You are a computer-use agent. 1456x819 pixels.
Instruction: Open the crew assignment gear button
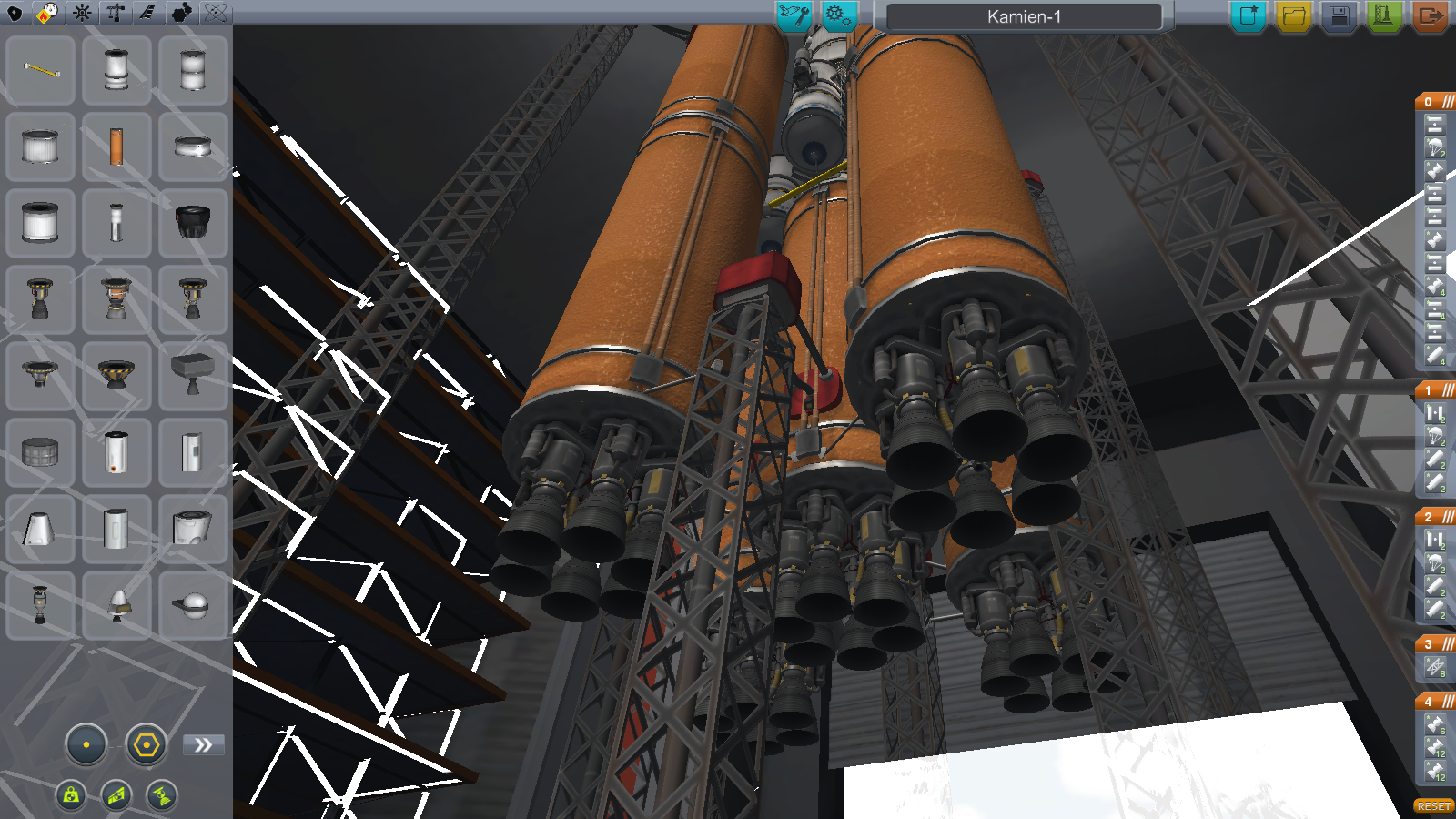pyautogui.click(x=837, y=15)
